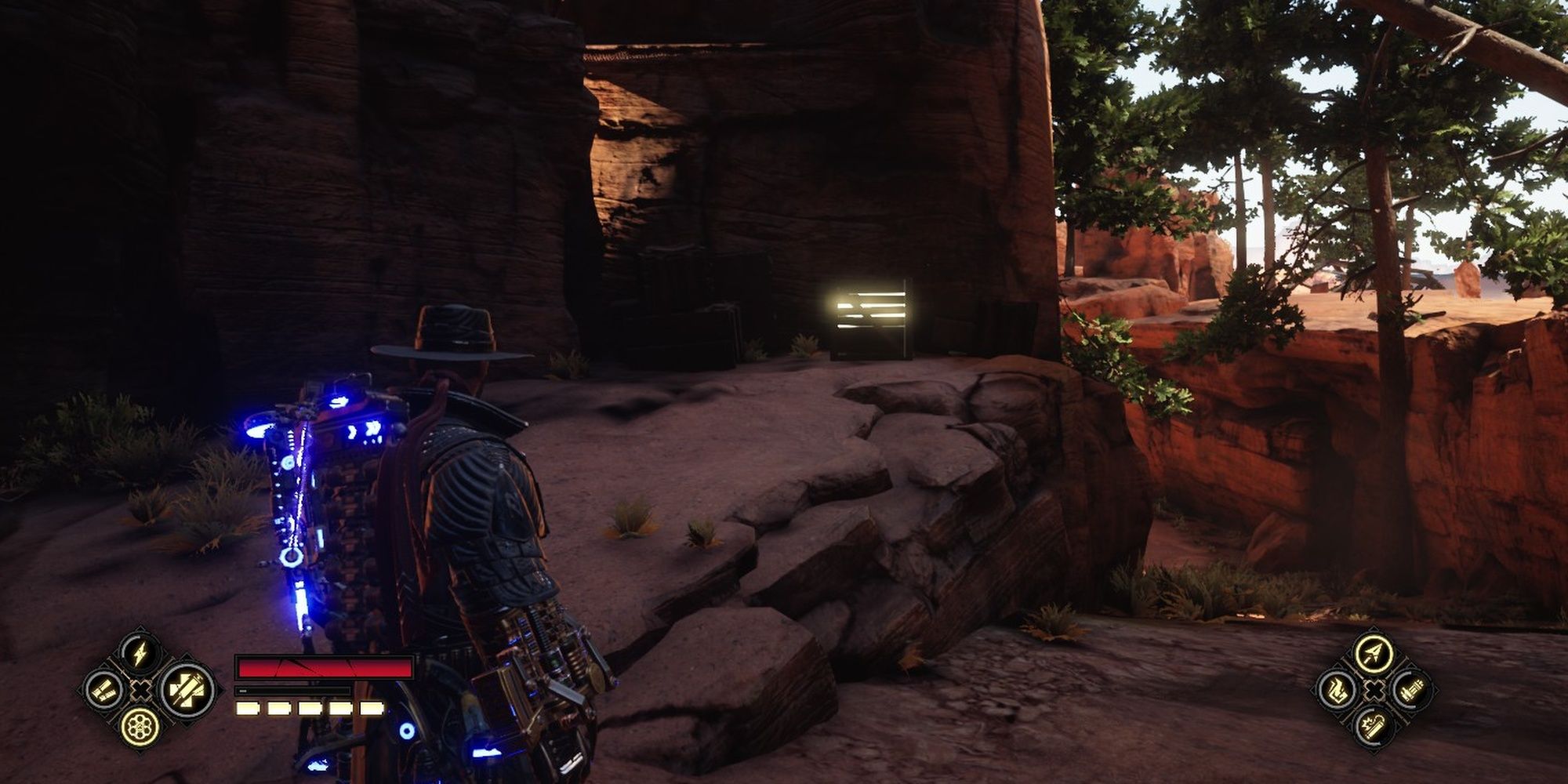Screen dimensions: 1568x784
Task: Click the second energy cell segment
Action: coord(279,708)
